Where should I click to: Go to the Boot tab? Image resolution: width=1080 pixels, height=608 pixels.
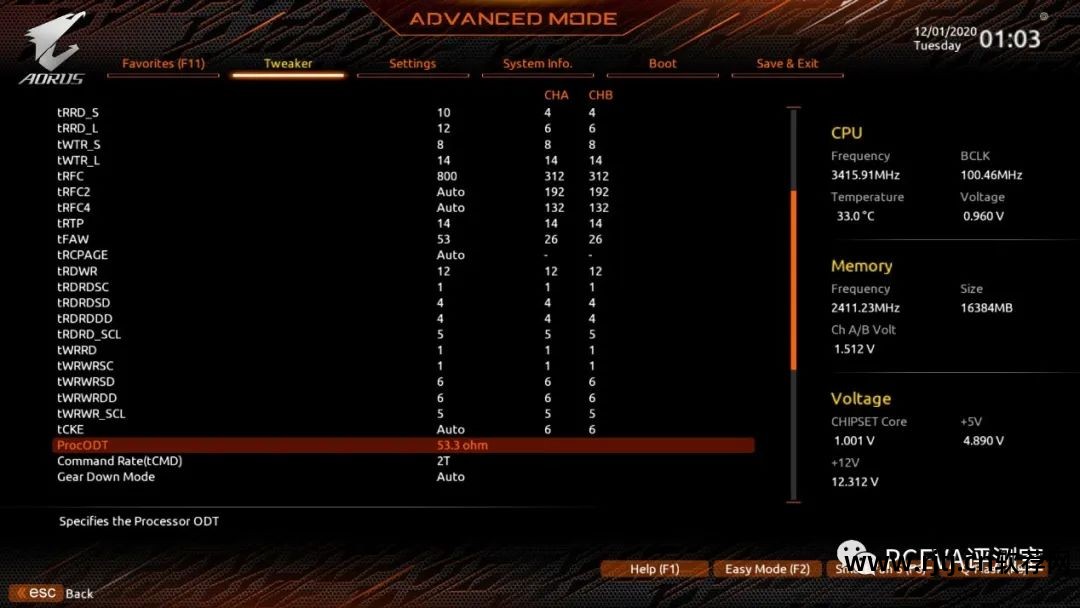tap(662, 64)
